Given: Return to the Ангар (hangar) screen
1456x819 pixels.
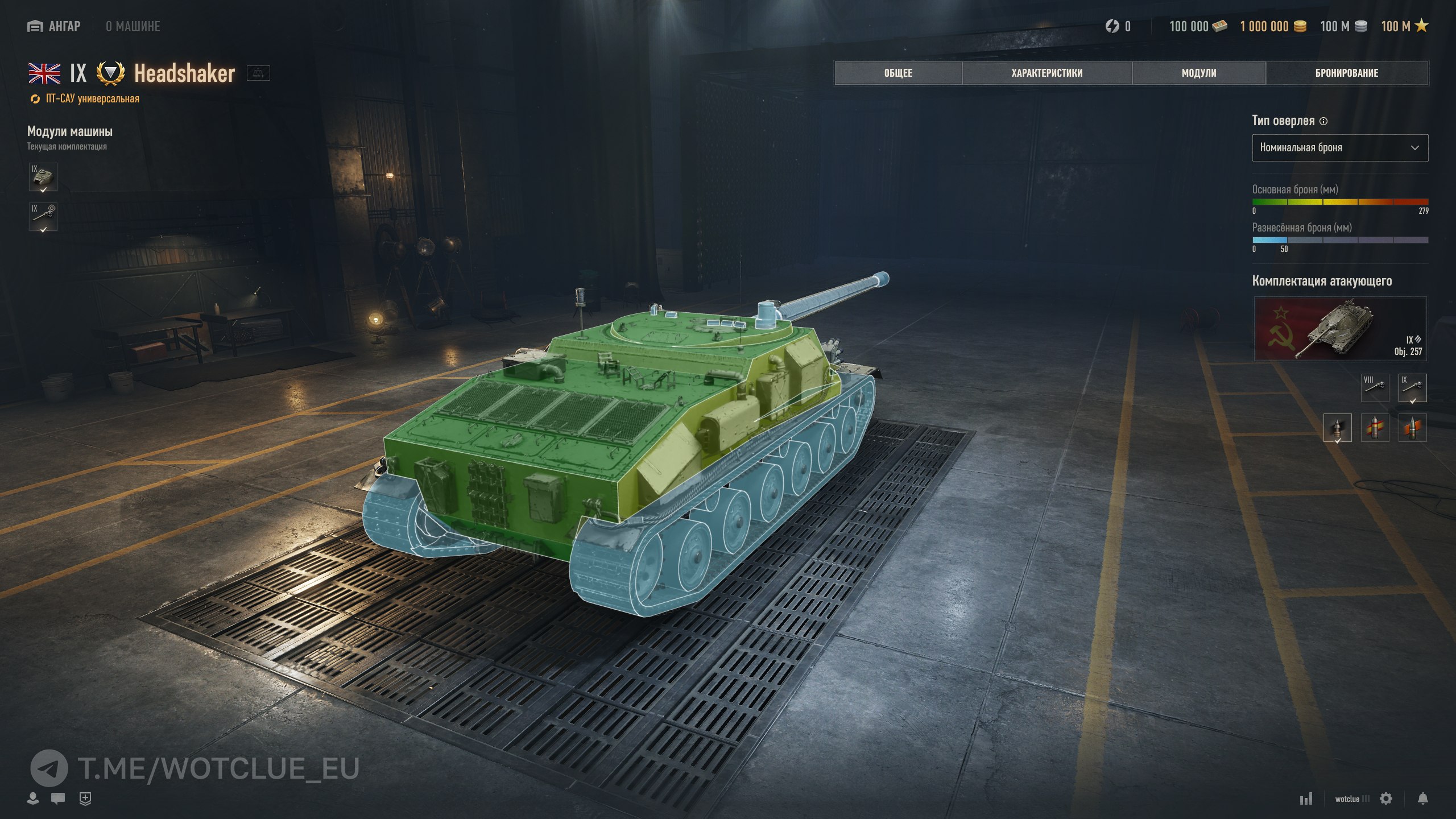Looking at the screenshot, I should pyautogui.click(x=54, y=26).
